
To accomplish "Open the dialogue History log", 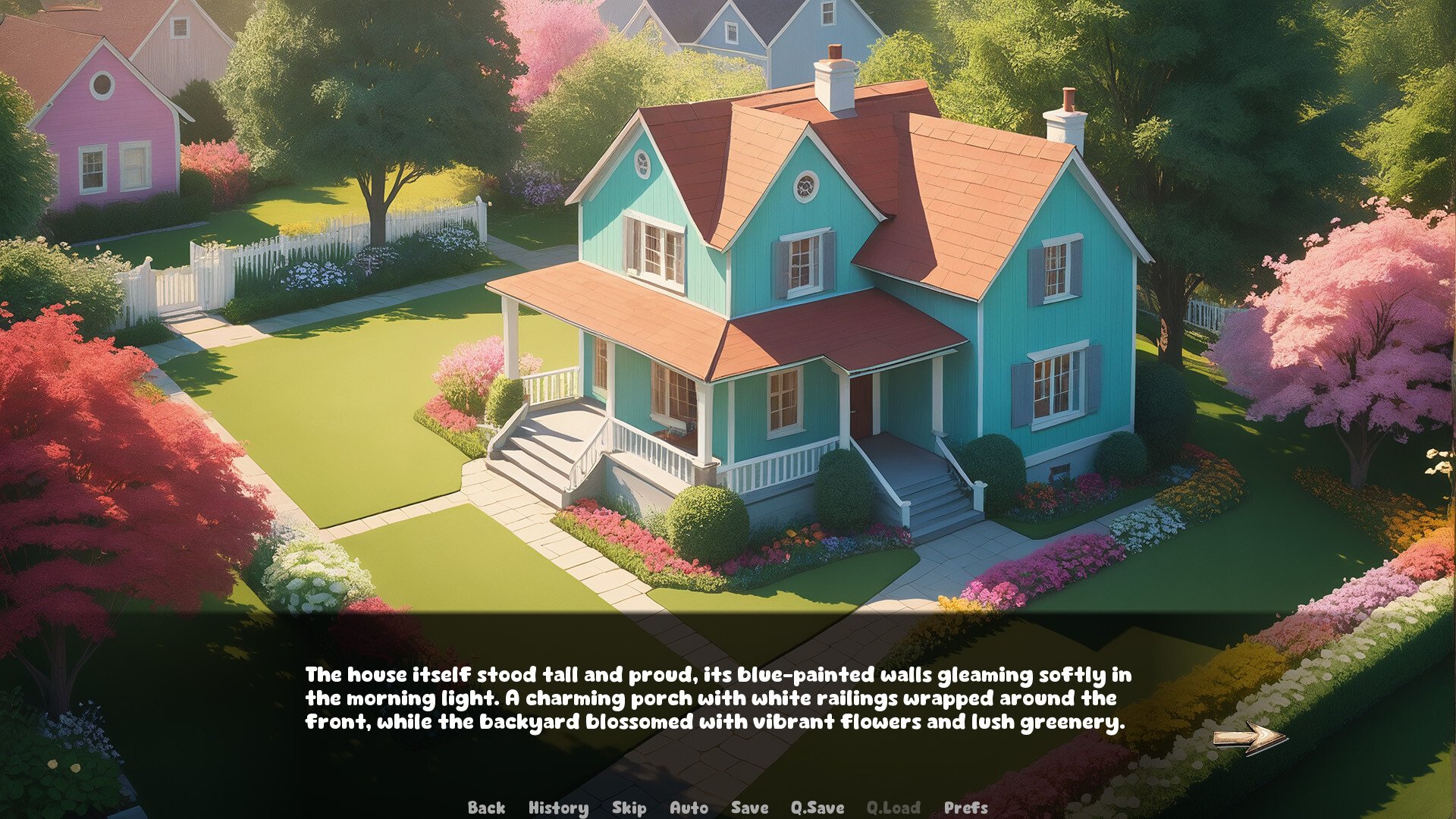I will pyautogui.click(x=558, y=808).
